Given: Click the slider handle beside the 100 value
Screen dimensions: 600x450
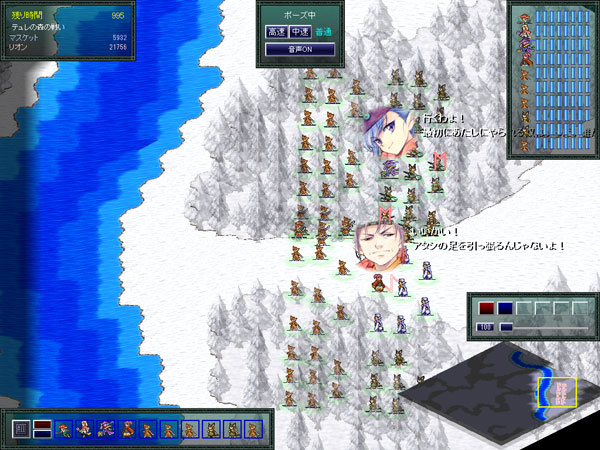Looking at the screenshot, I should 506,327.
